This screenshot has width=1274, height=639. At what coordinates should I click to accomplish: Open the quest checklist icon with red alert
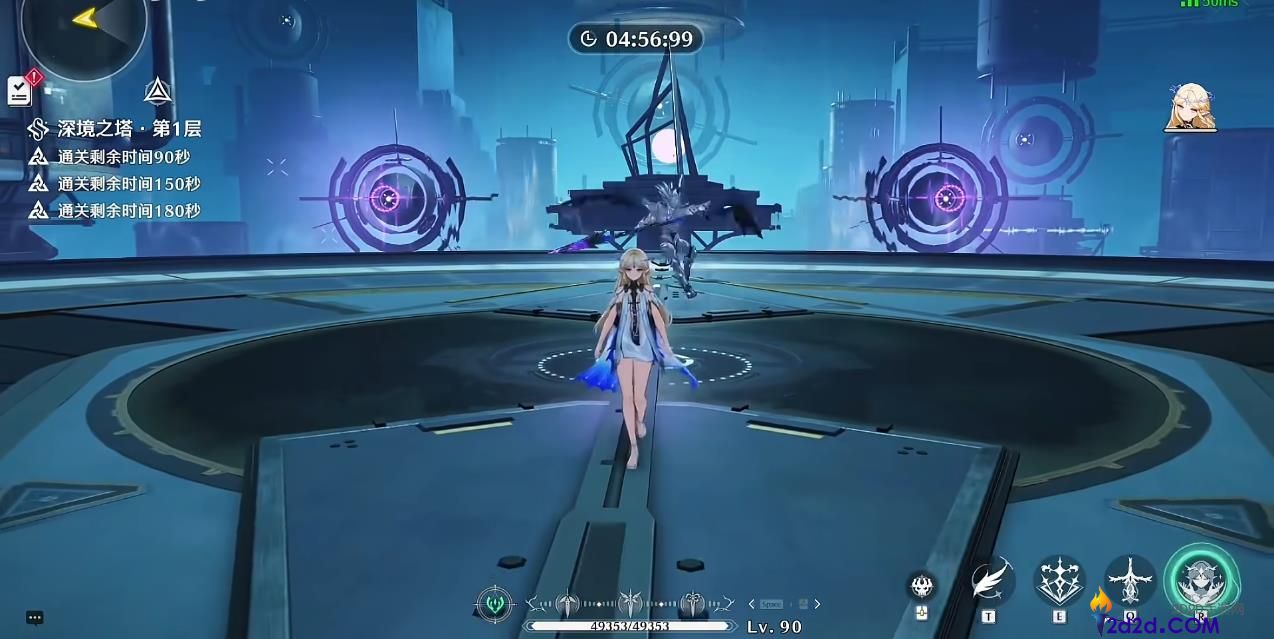coord(21,89)
